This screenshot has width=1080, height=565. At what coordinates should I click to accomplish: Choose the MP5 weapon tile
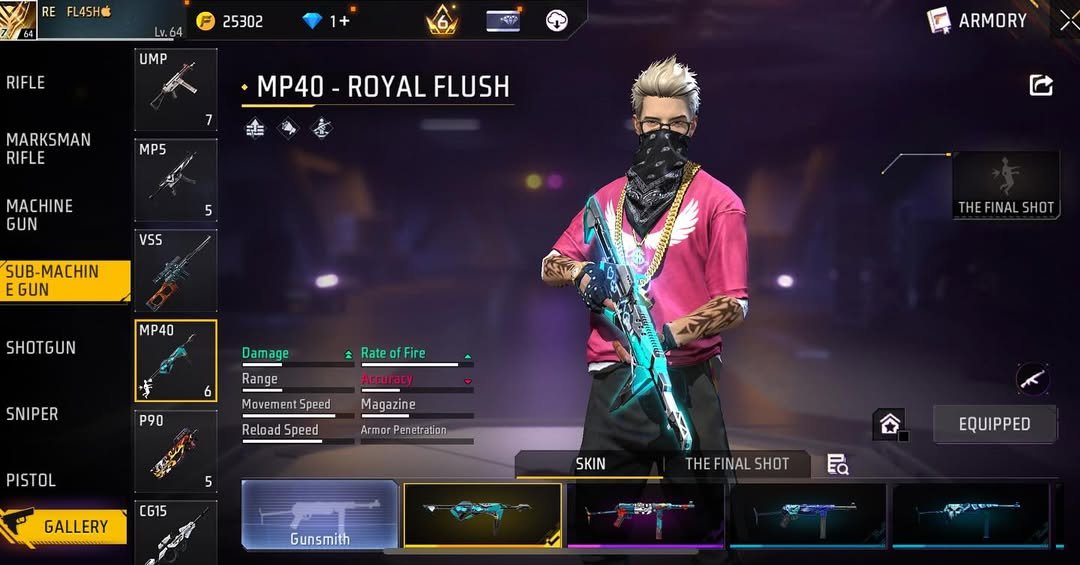point(176,180)
